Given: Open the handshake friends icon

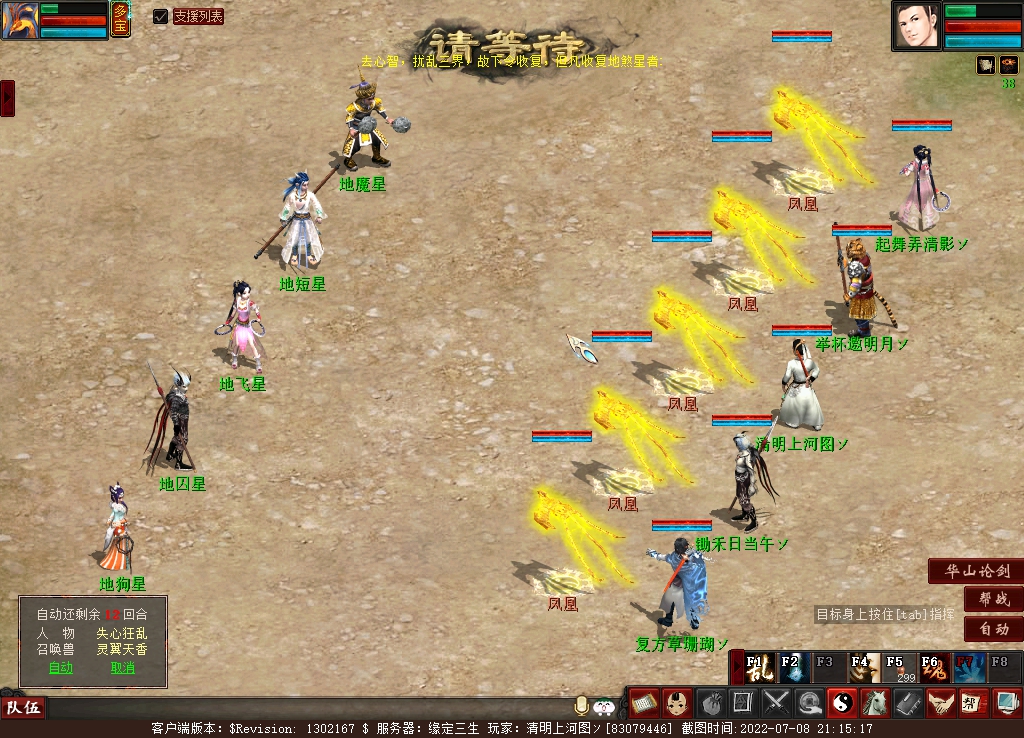Looking at the screenshot, I should coord(939,703).
